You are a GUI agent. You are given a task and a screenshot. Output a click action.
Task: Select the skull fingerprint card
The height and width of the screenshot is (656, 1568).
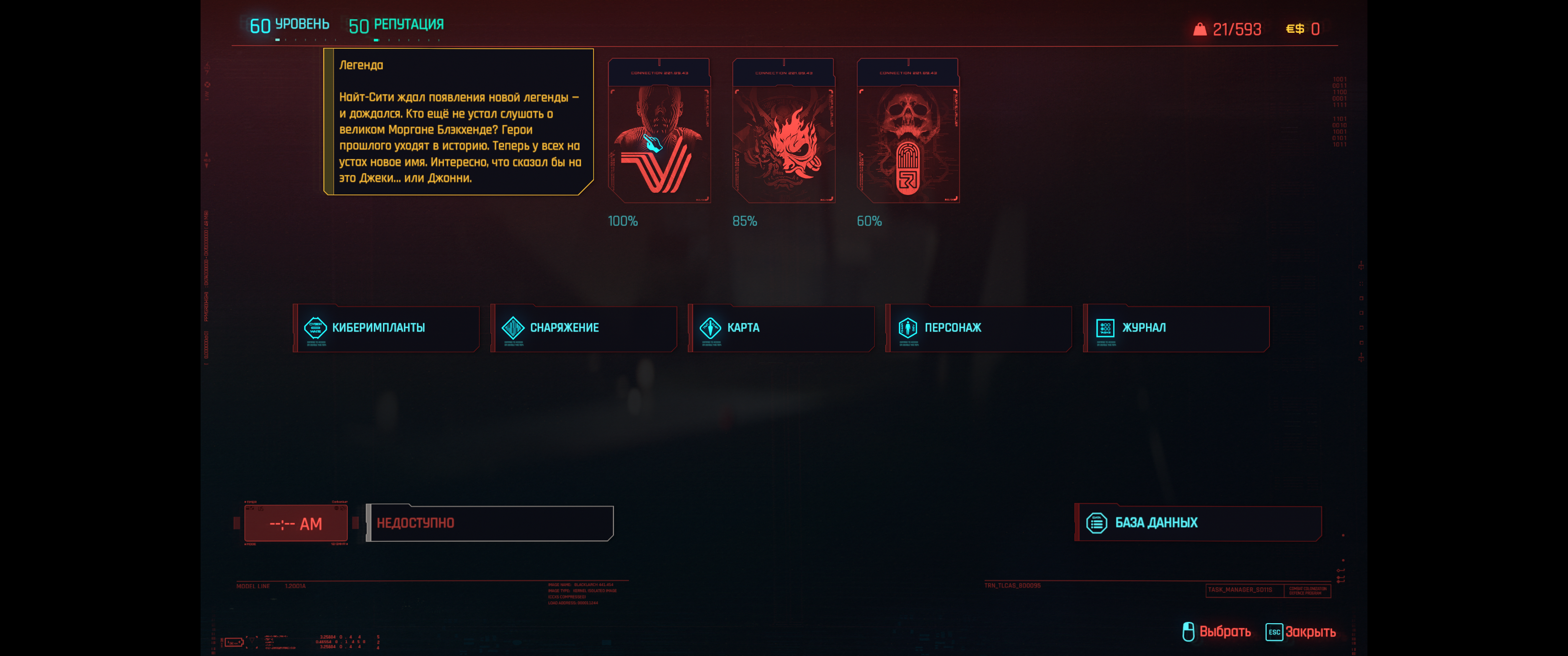[908, 131]
